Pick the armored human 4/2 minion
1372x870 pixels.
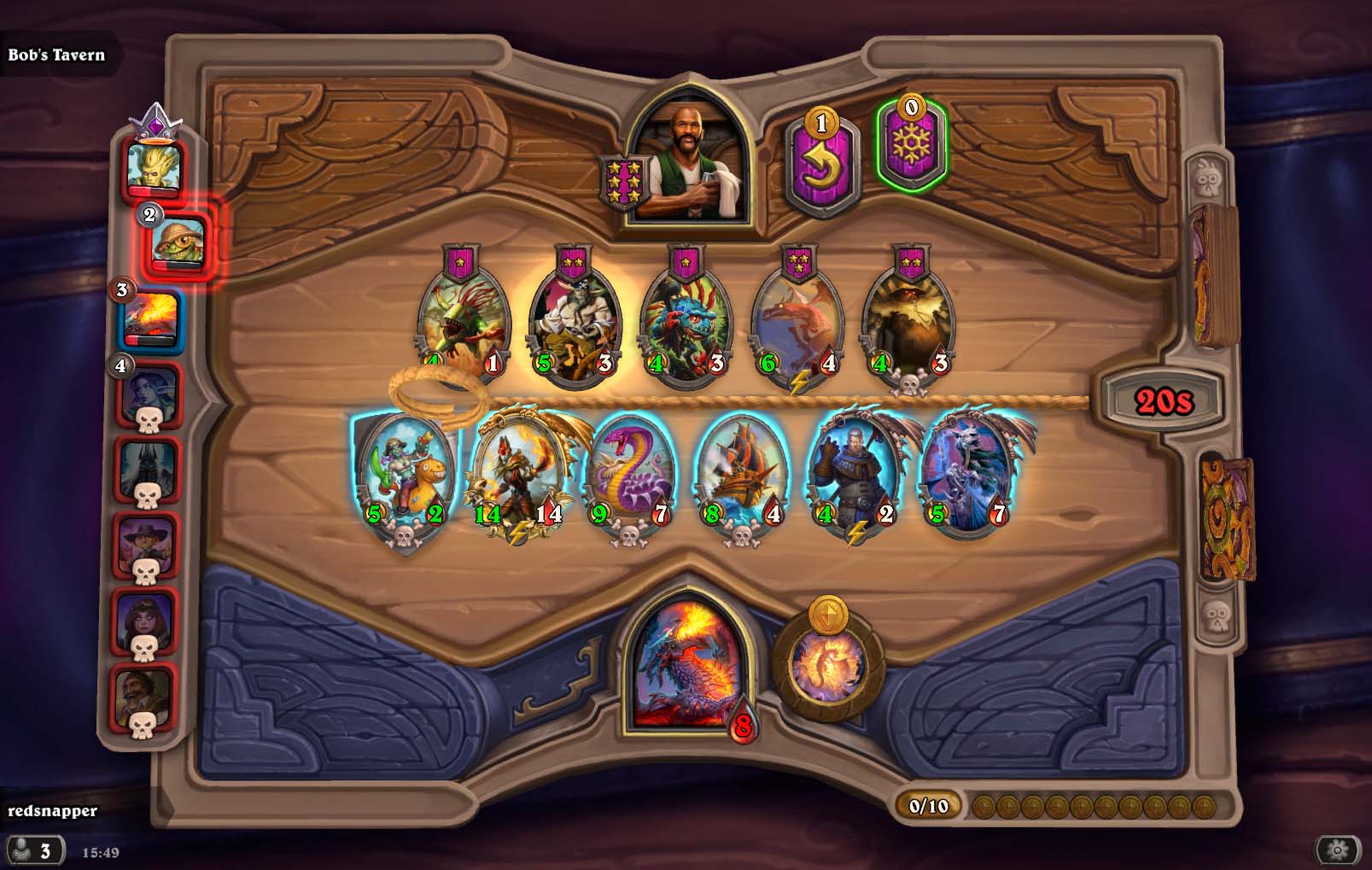(x=855, y=474)
